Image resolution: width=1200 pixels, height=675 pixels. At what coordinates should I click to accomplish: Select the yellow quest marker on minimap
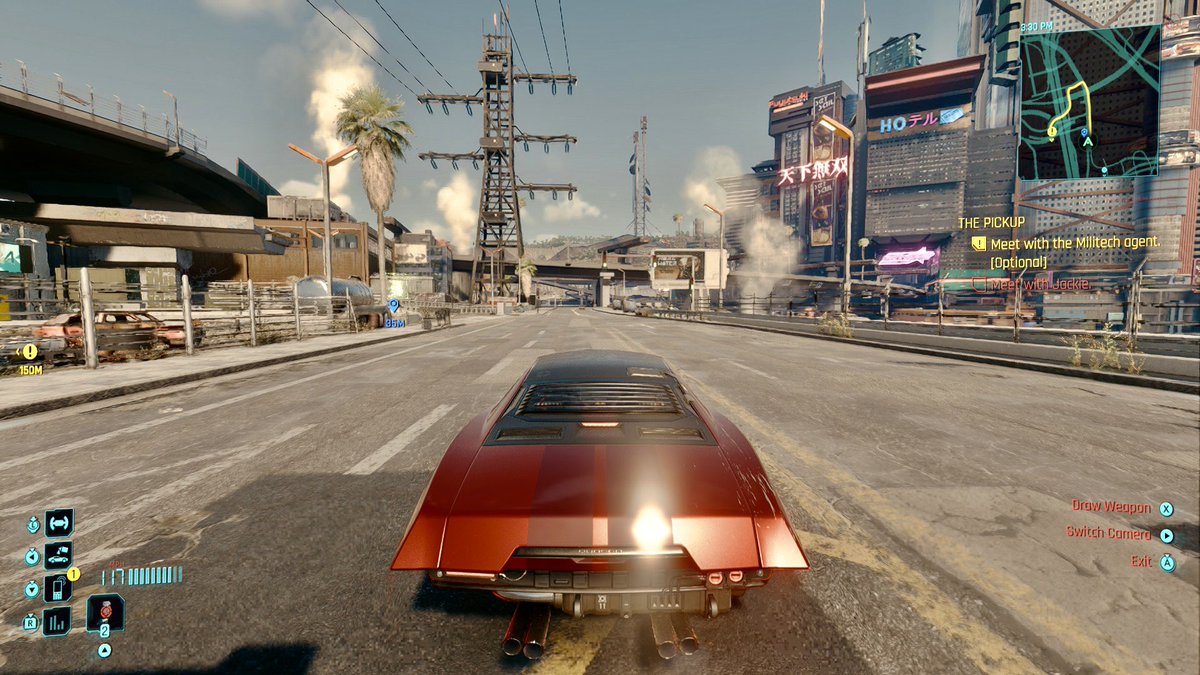pyautogui.click(x=1052, y=131)
